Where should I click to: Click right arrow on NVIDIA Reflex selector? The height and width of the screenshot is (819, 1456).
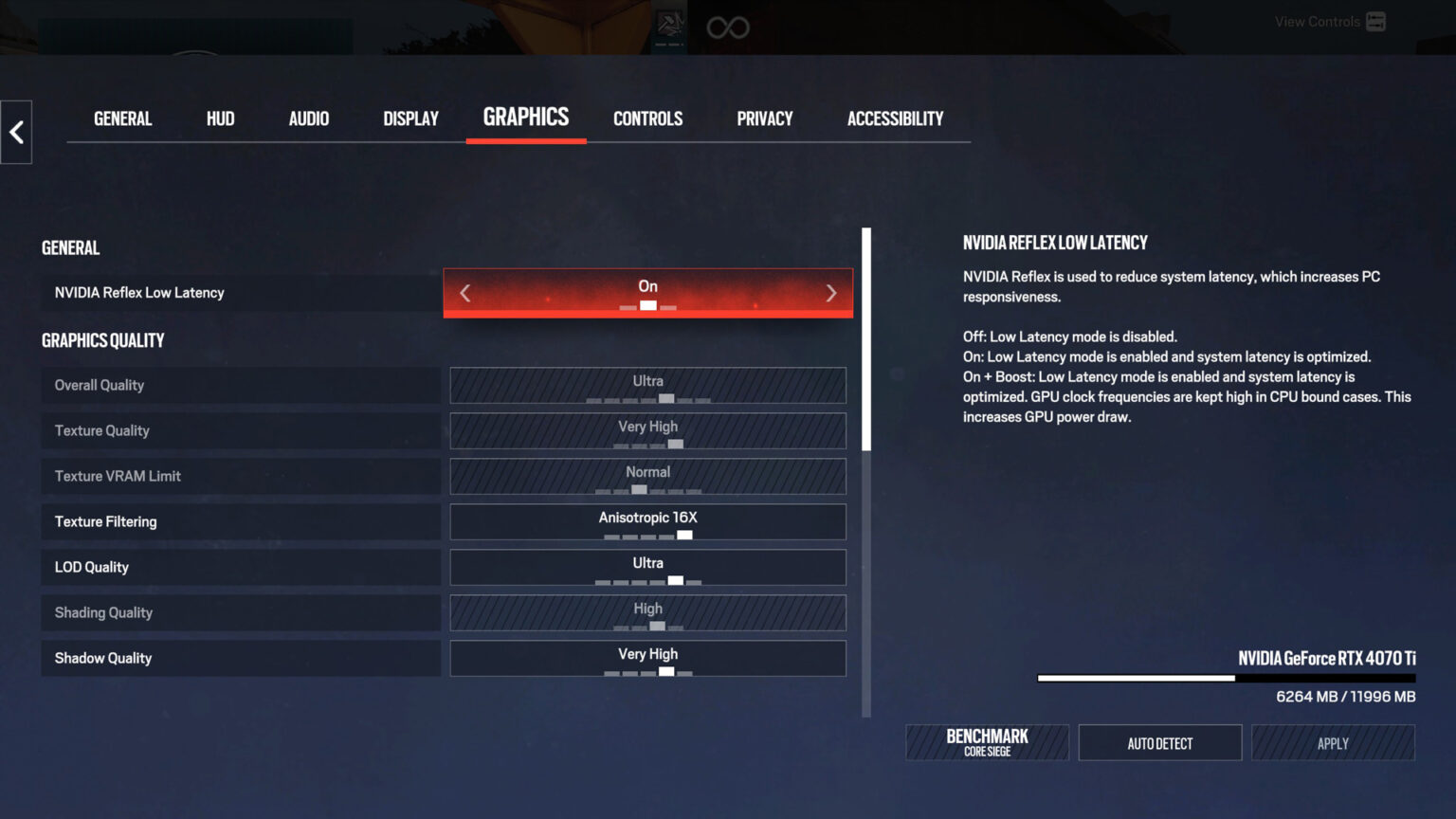pos(830,293)
